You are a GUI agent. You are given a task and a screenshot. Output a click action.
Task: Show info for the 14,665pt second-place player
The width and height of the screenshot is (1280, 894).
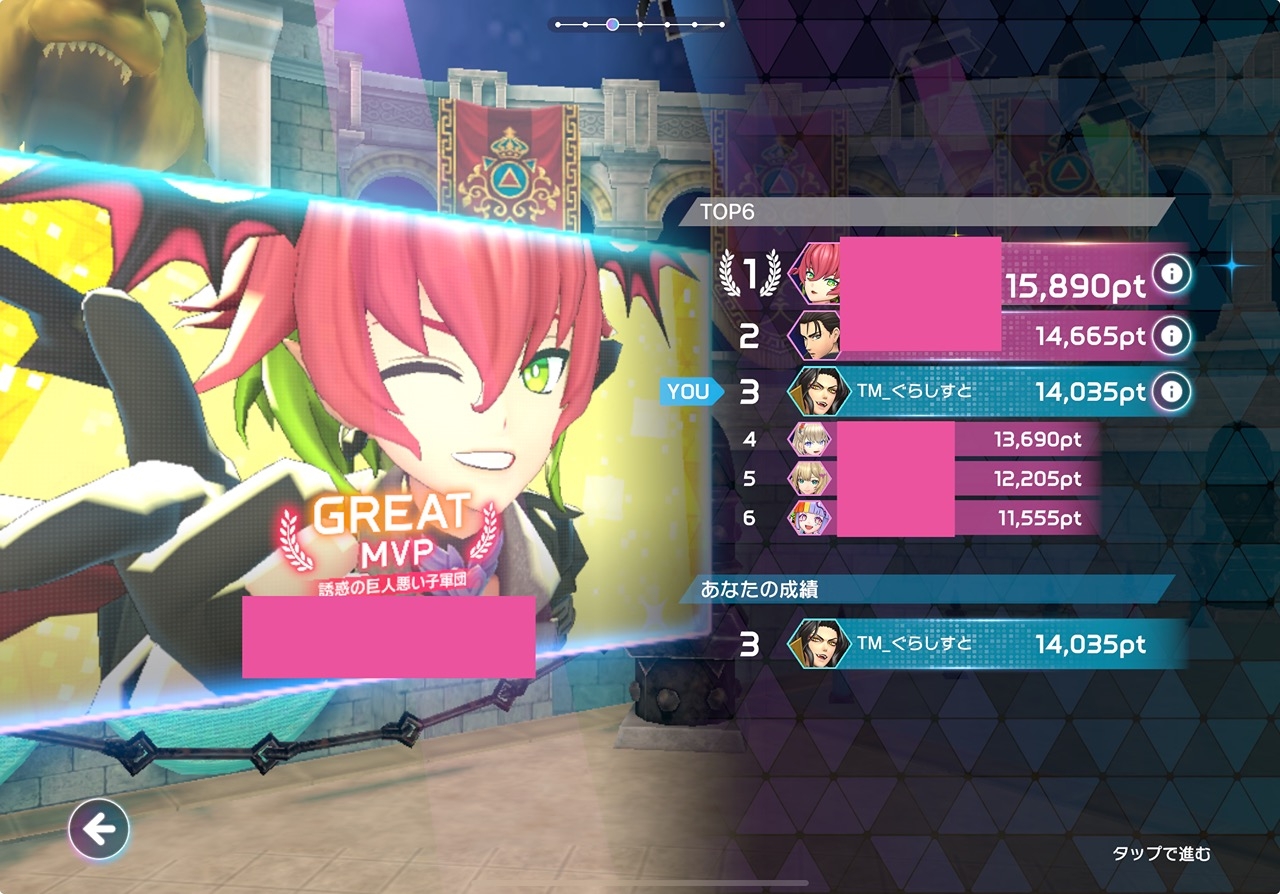click(x=1169, y=335)
